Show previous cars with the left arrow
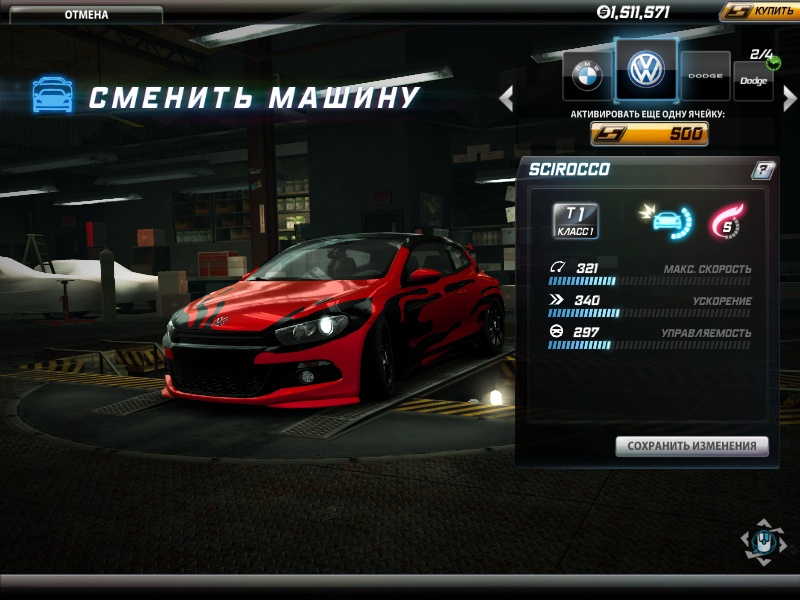Viewport: 800px width, 600px height. (506, 97)
